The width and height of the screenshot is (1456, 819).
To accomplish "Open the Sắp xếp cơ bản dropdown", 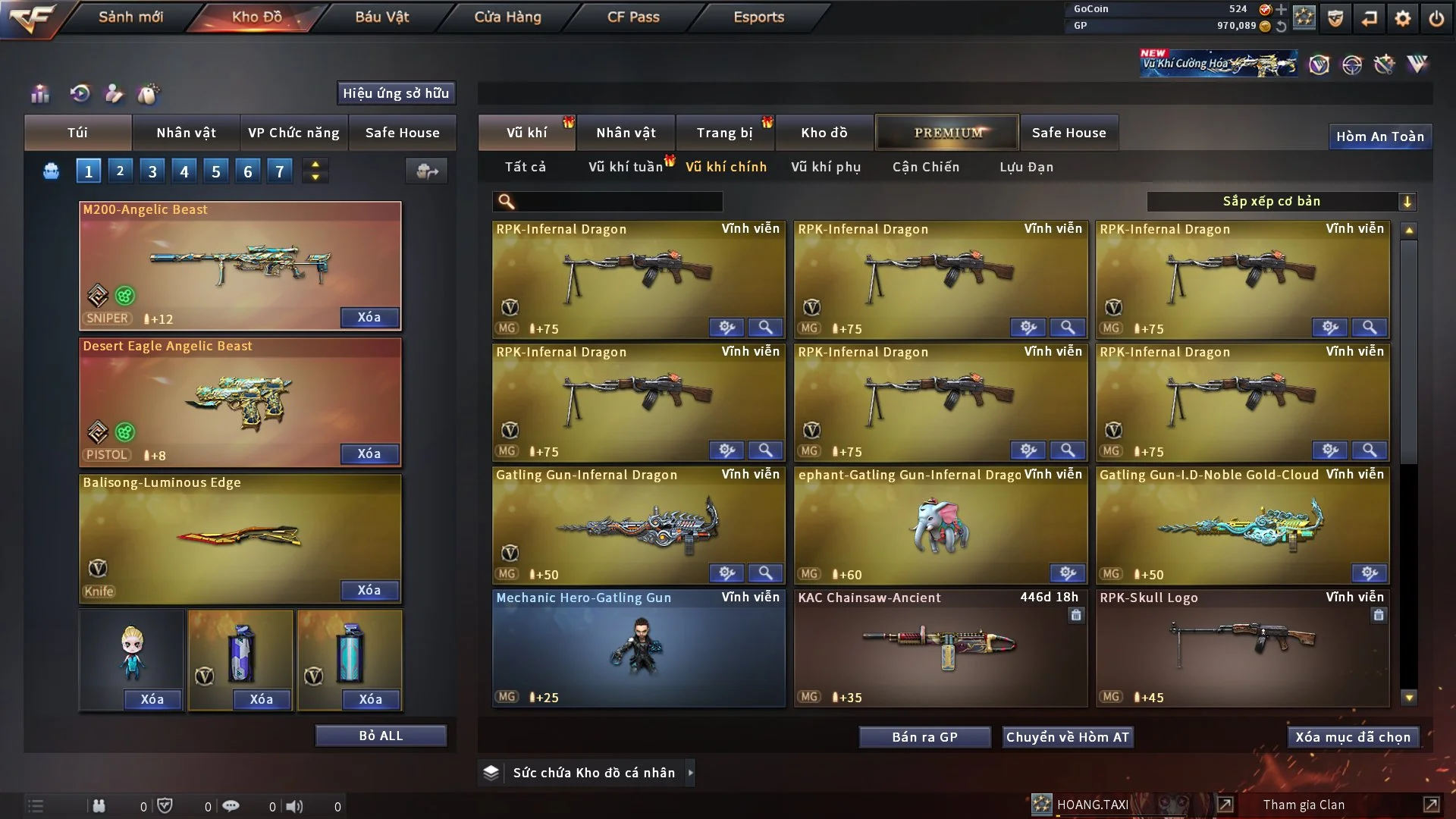I will 1281,202.
